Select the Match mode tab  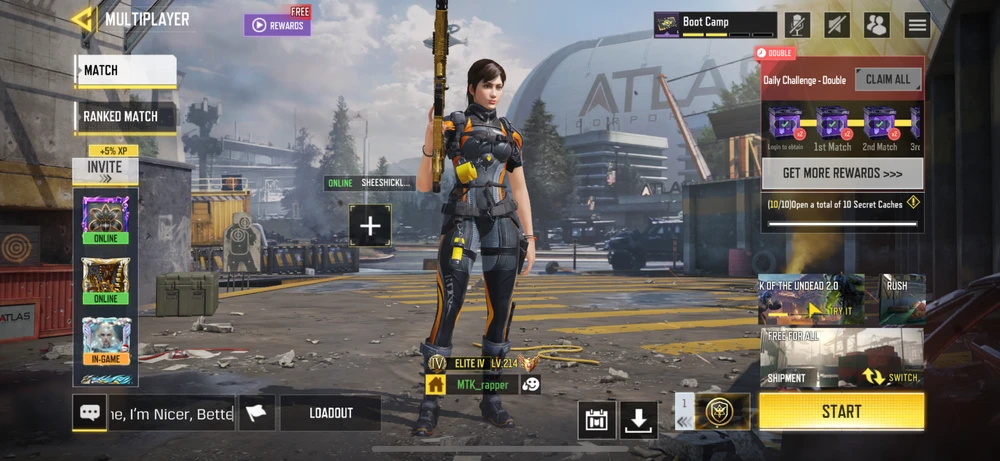[126, 71]
